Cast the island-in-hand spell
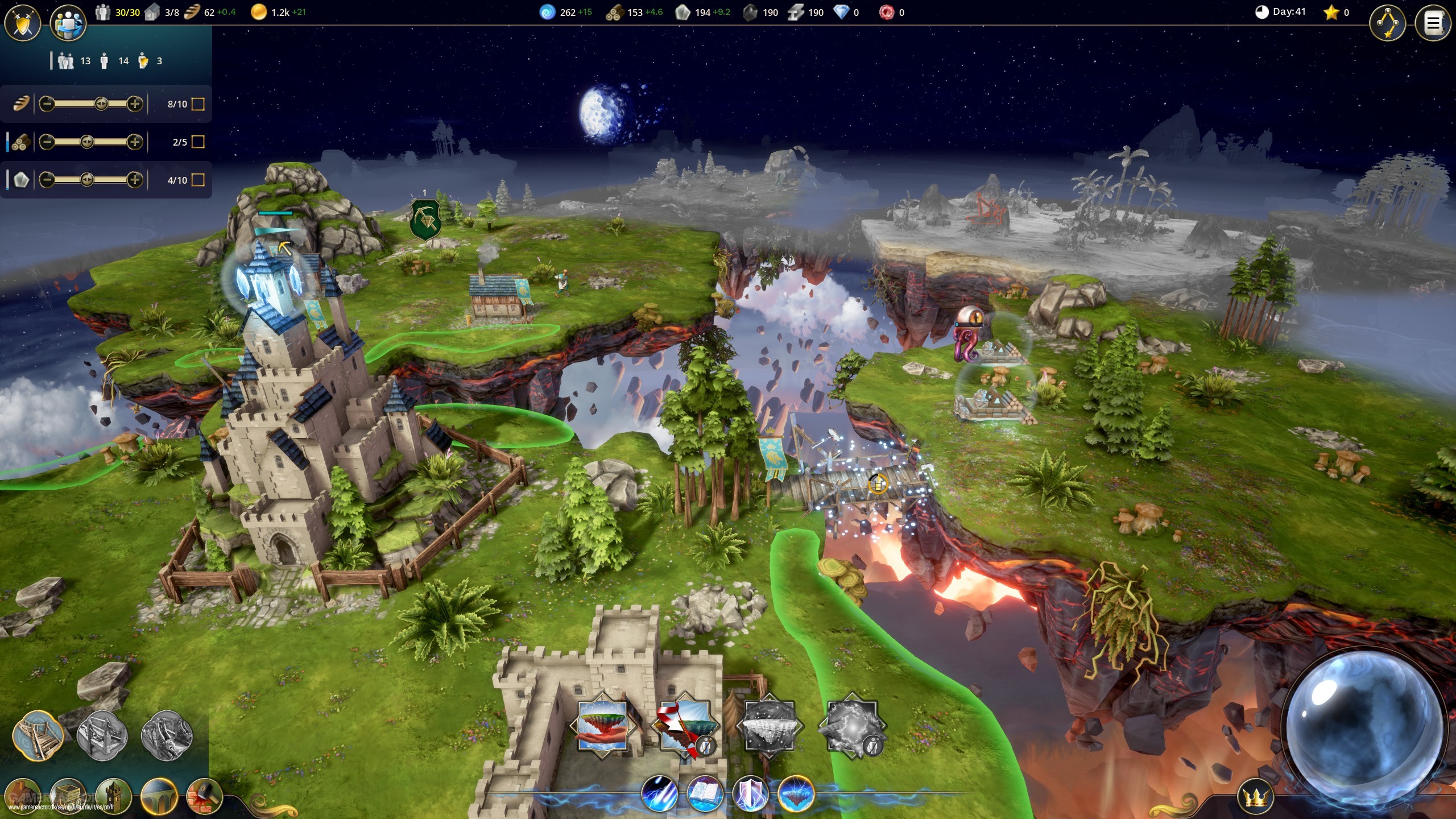Viewport: 1456px width, 819px height. [603, 726]
